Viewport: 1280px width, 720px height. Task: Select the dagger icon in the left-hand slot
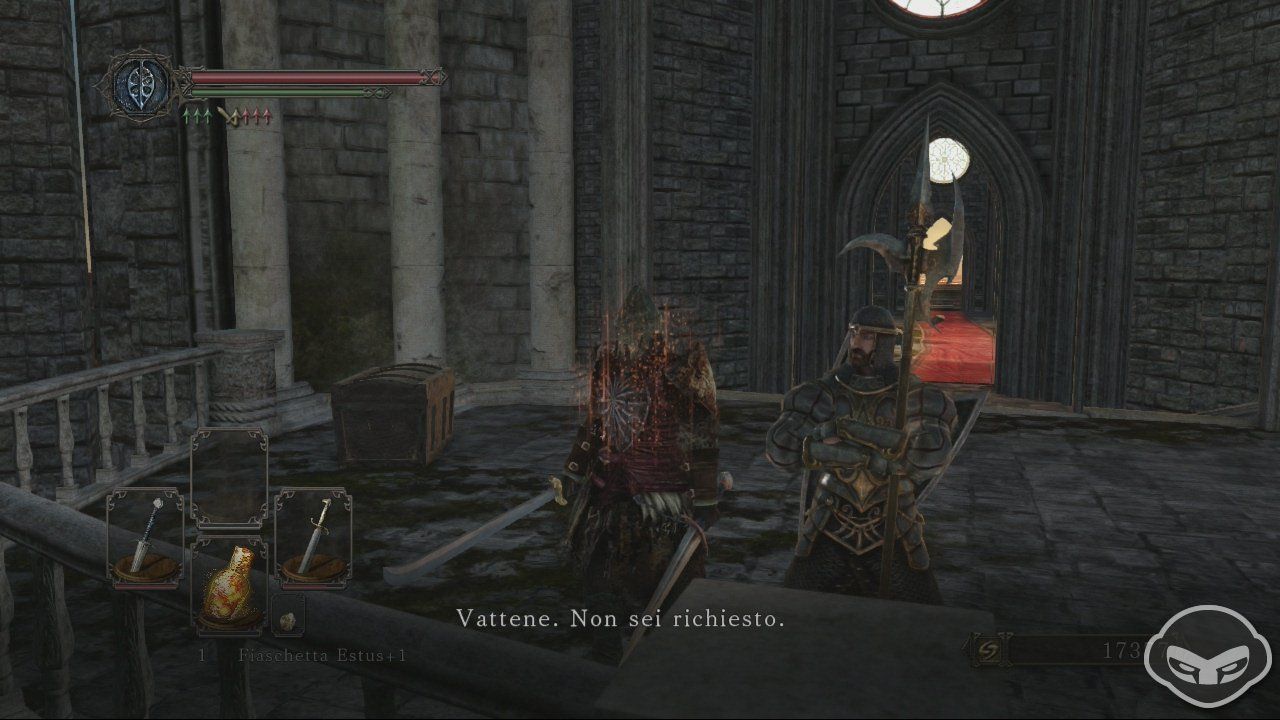145,535
